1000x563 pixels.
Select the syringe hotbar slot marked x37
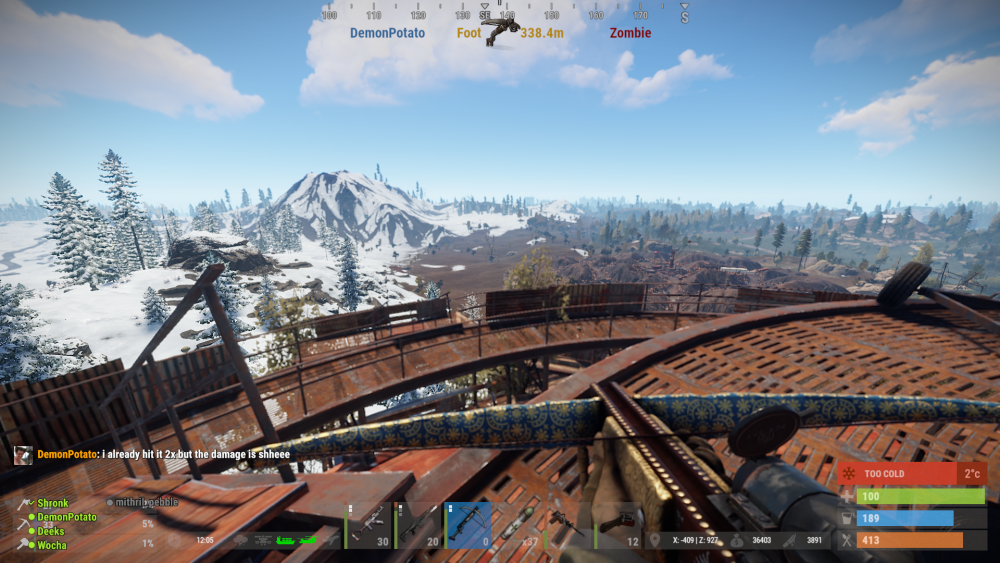518,526
